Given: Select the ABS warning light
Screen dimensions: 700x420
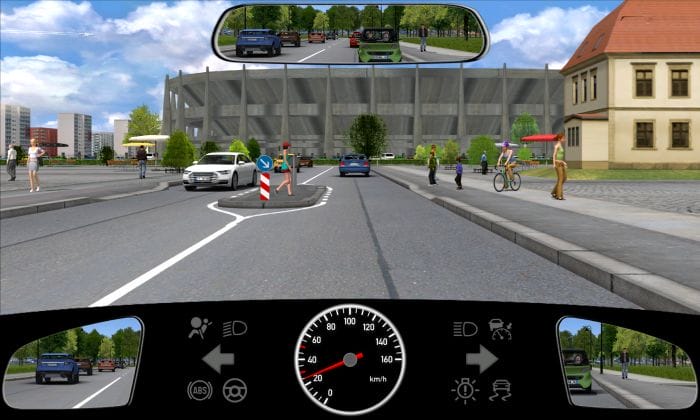Looking at the screenshot, I should [x=199, y=390].
